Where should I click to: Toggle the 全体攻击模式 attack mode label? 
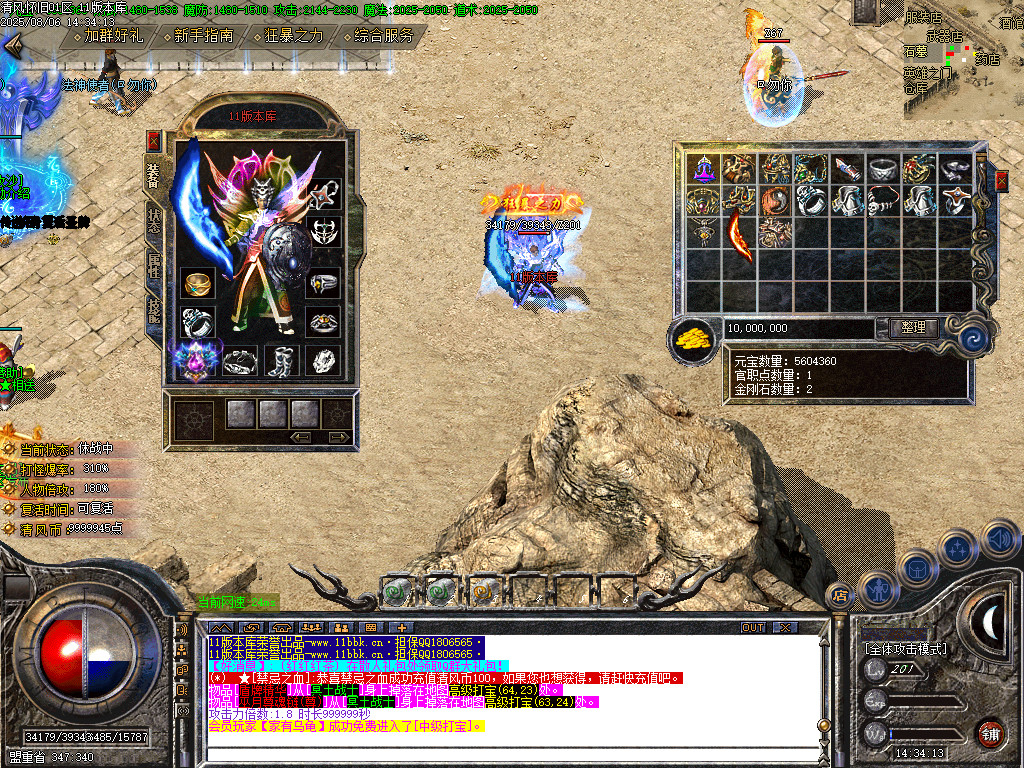[x=906, y=649]
